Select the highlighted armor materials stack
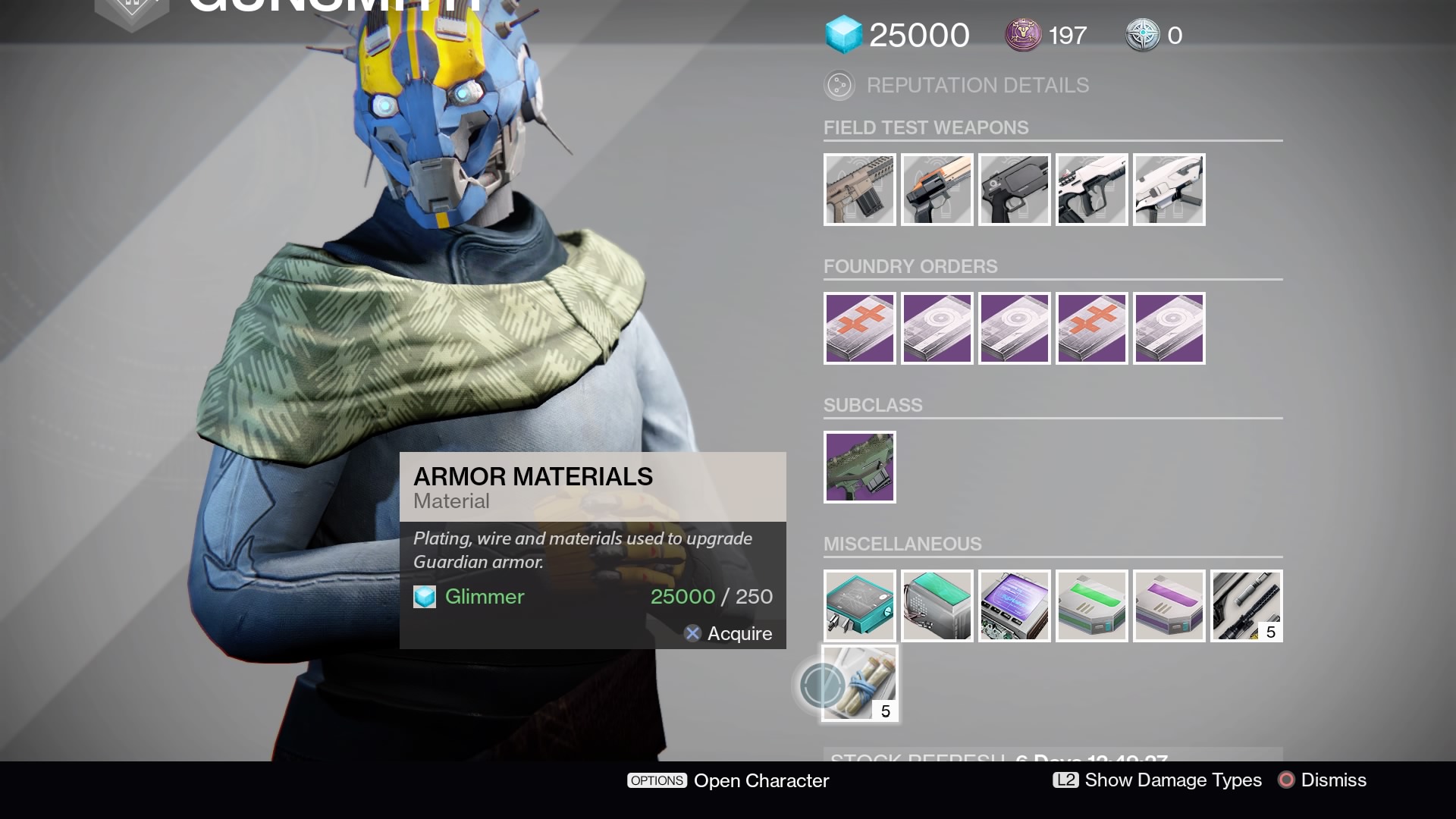The height and width of the screenshot is (819, 1456). 860,682
